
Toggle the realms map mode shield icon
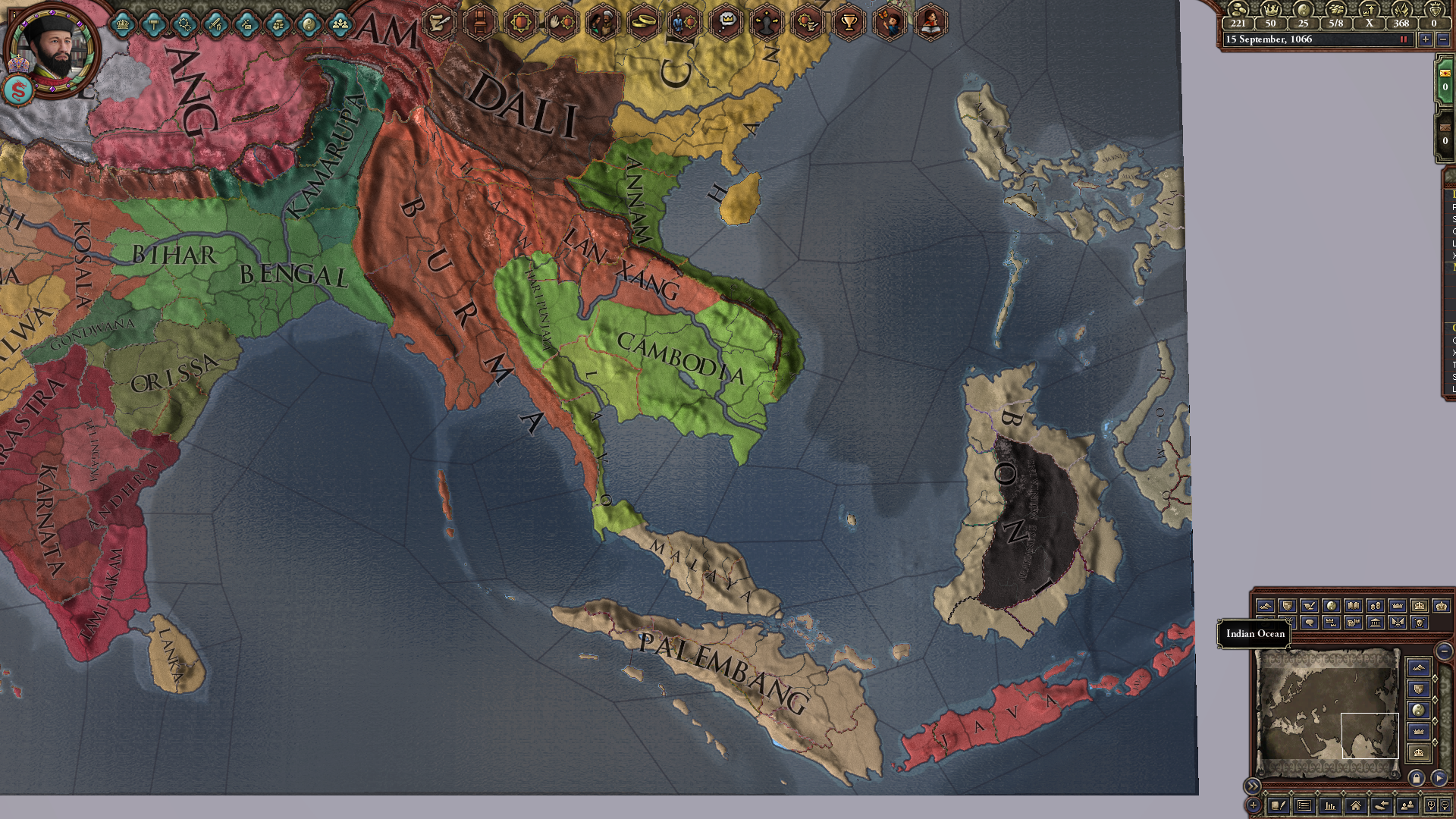[x=1288, y=607]
